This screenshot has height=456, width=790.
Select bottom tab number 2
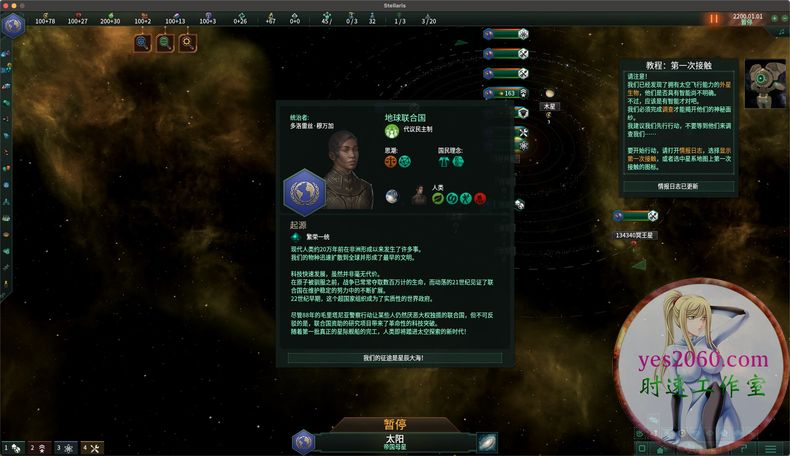click(36, 448)
